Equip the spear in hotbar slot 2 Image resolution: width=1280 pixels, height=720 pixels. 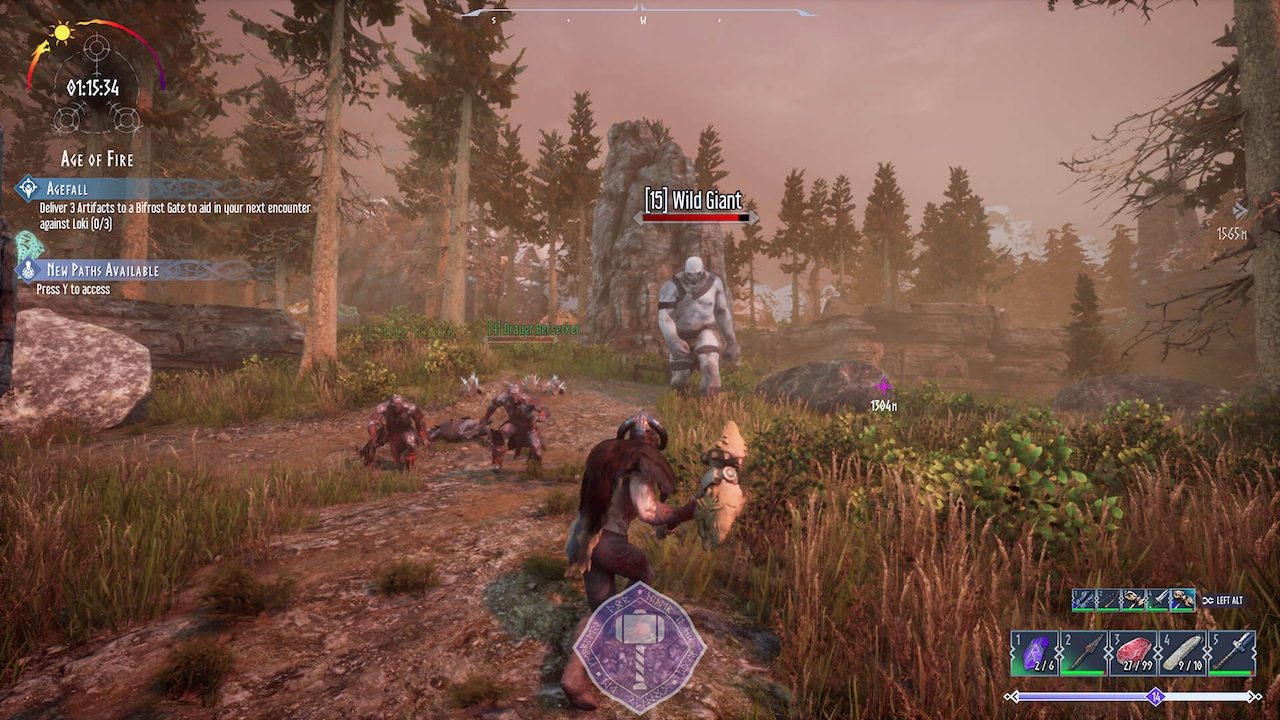(x=1085, y=654)
